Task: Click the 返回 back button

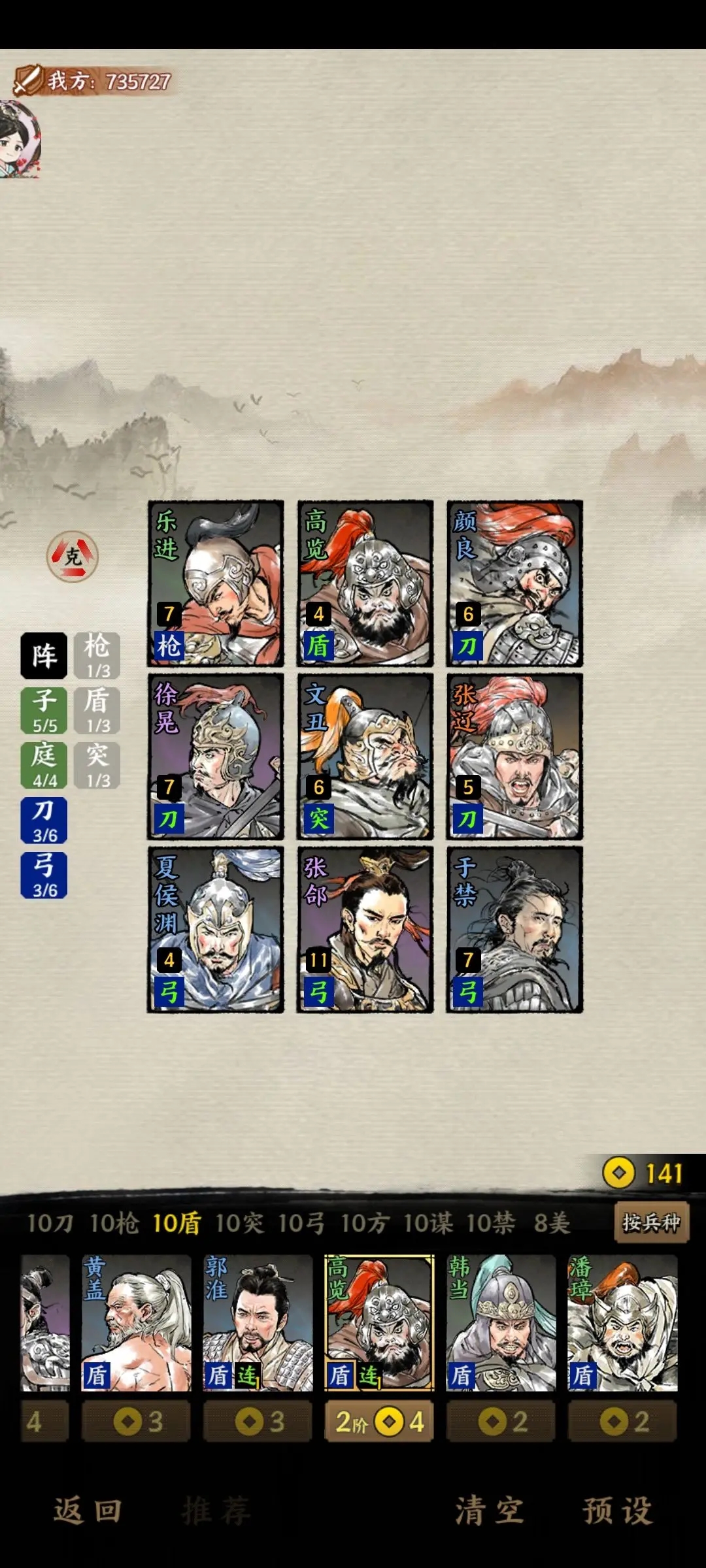Action: (88, 1511)
